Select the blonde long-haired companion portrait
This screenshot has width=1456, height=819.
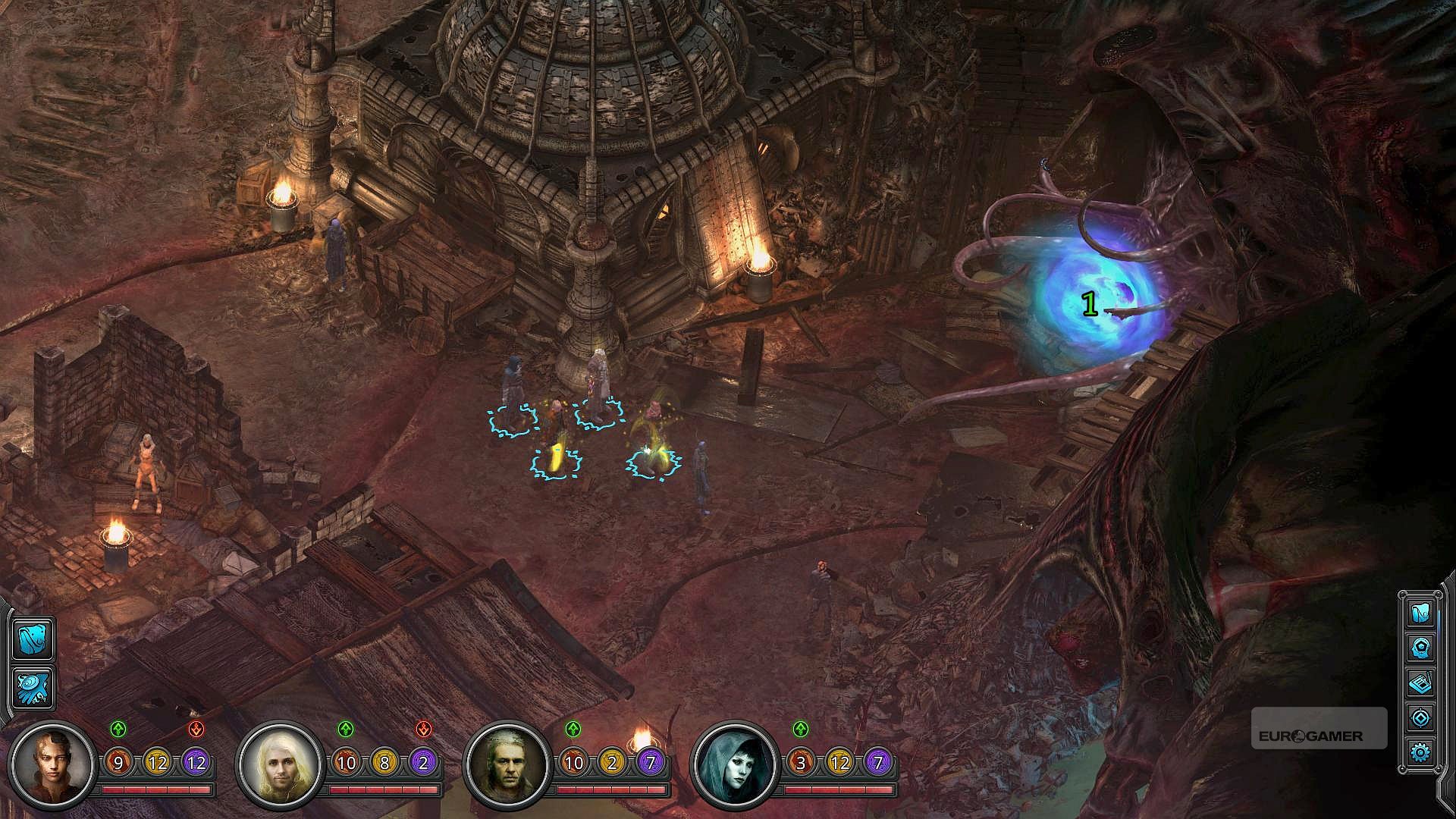pyautogui.click(x=278, y=763)
